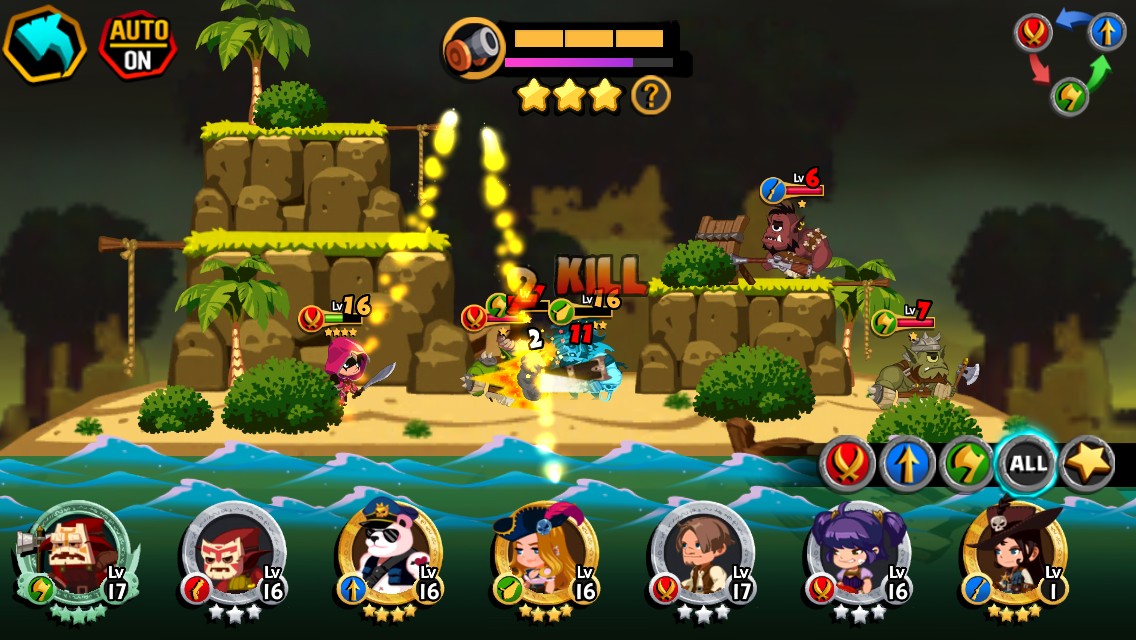Deploy the skull-hat pirate woman Lv 1

(1014, 555)
